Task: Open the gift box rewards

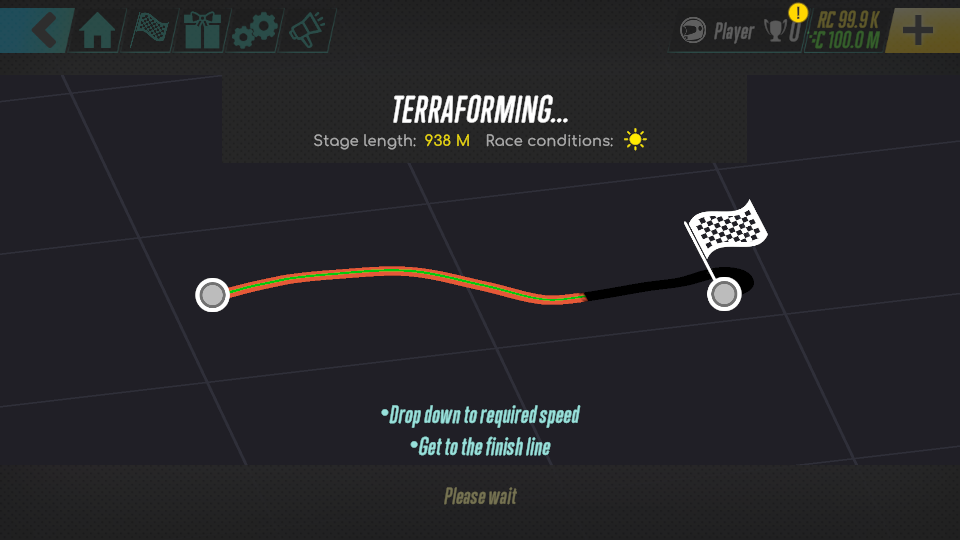Action: 200,31
